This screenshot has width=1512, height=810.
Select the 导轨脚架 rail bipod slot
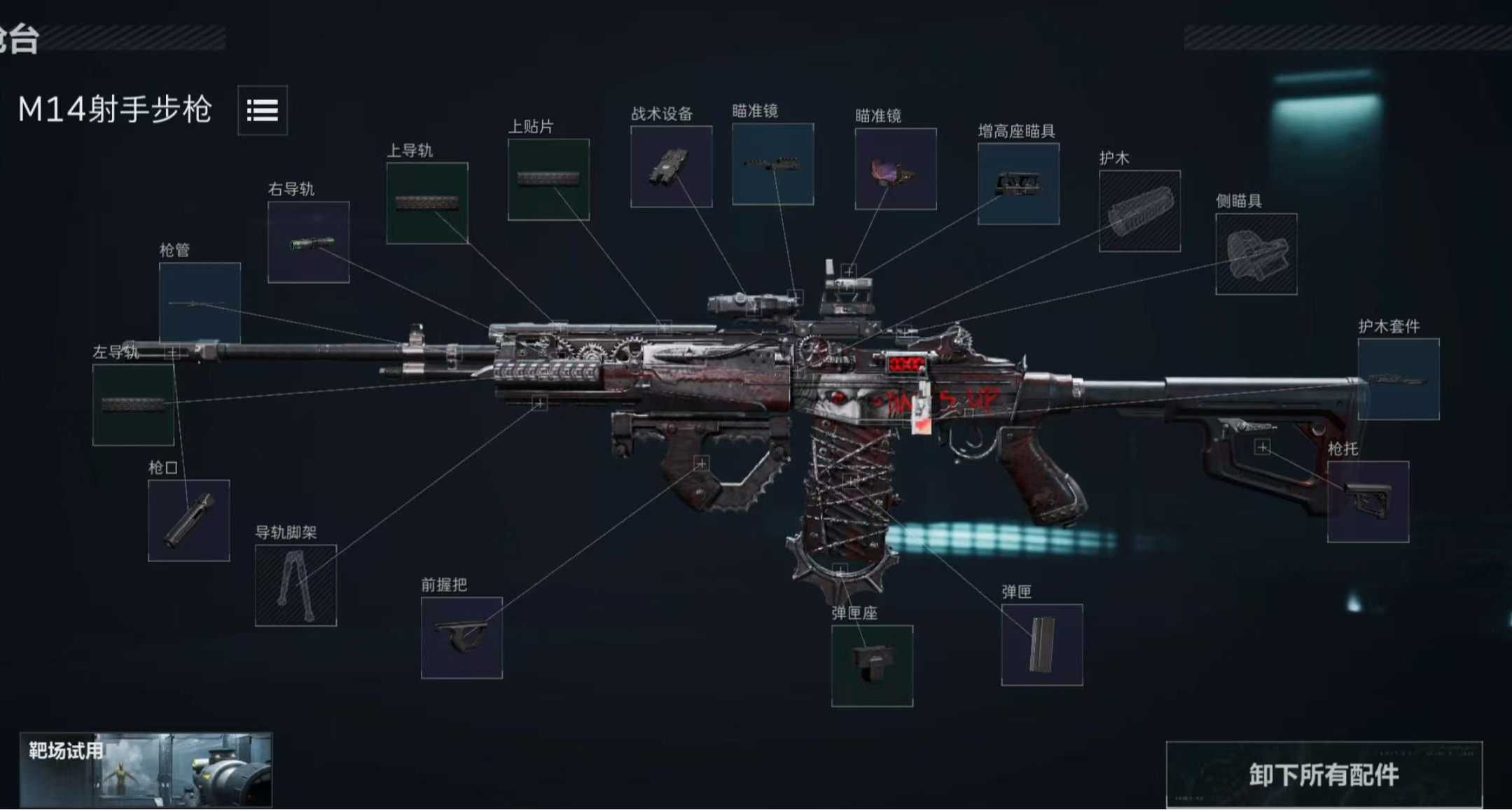click(296, 585)
